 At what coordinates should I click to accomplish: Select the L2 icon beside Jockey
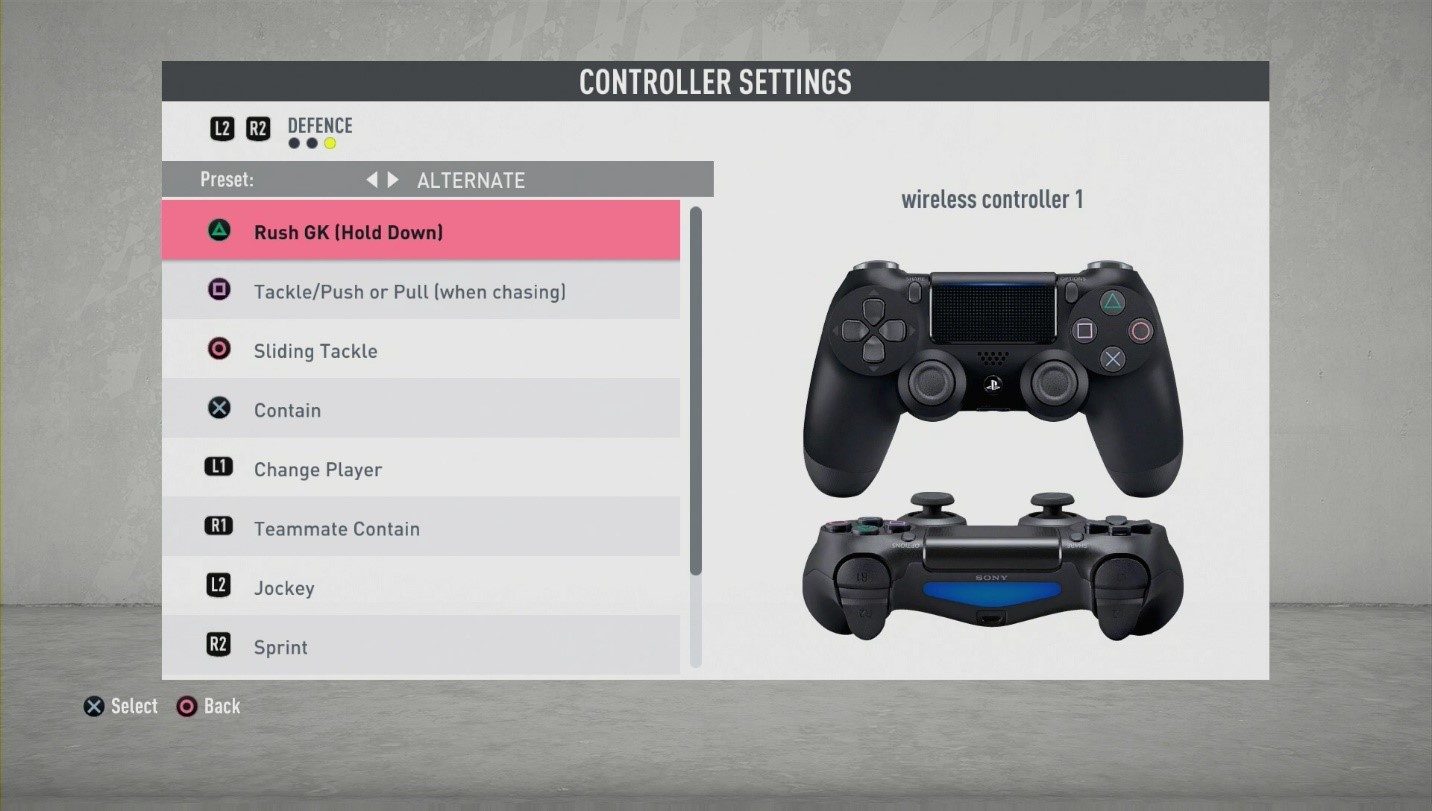tap(219, 586)
